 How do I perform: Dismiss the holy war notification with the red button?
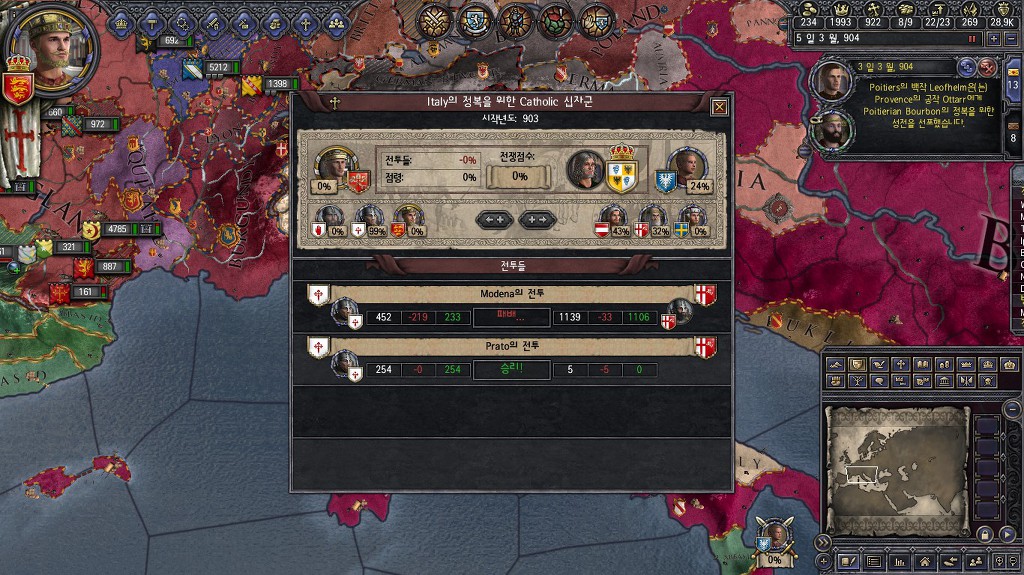point(987,67)
